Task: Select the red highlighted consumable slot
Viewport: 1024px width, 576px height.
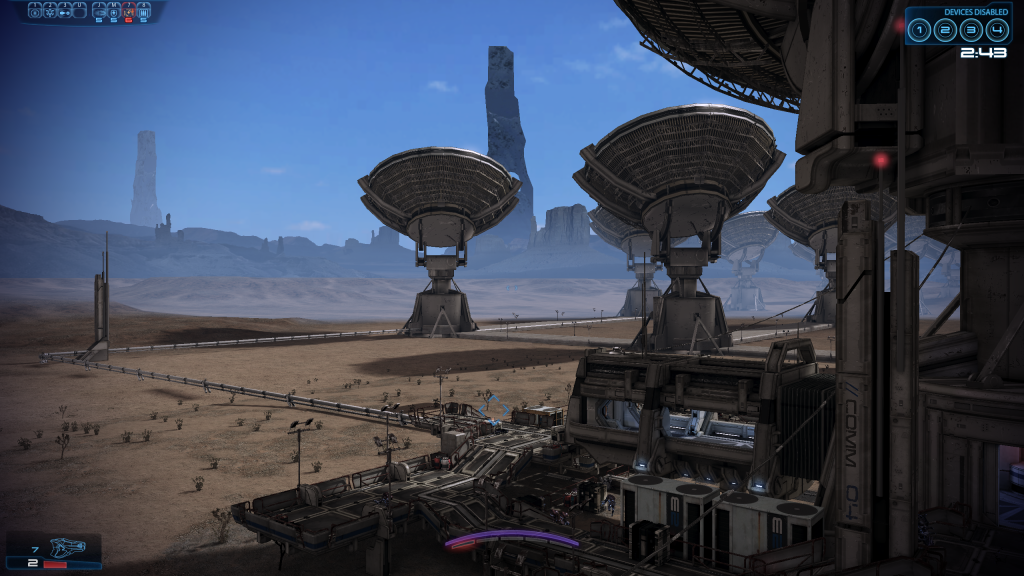Action: 129,12
